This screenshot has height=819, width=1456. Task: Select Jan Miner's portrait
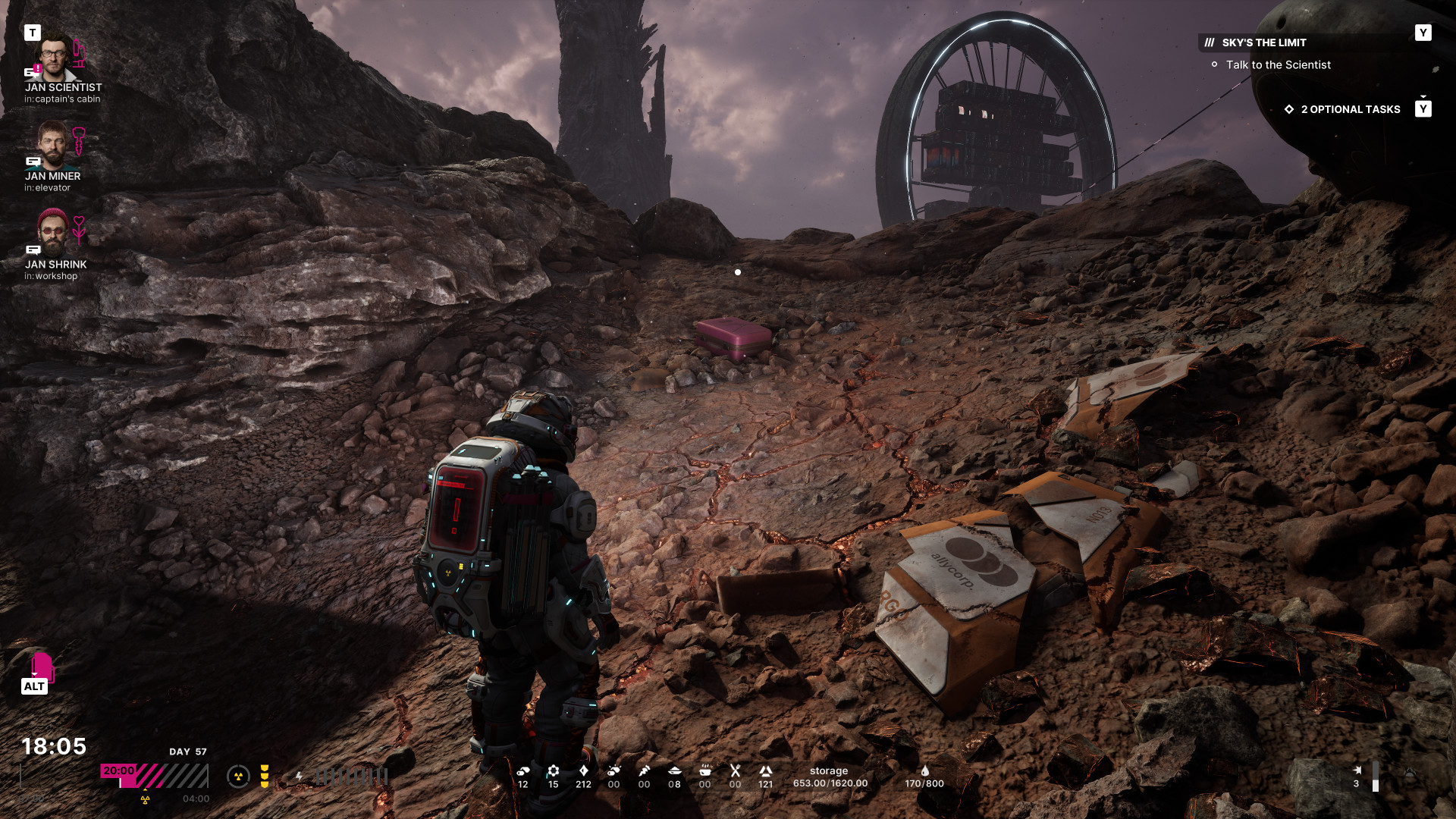[52, 146]
